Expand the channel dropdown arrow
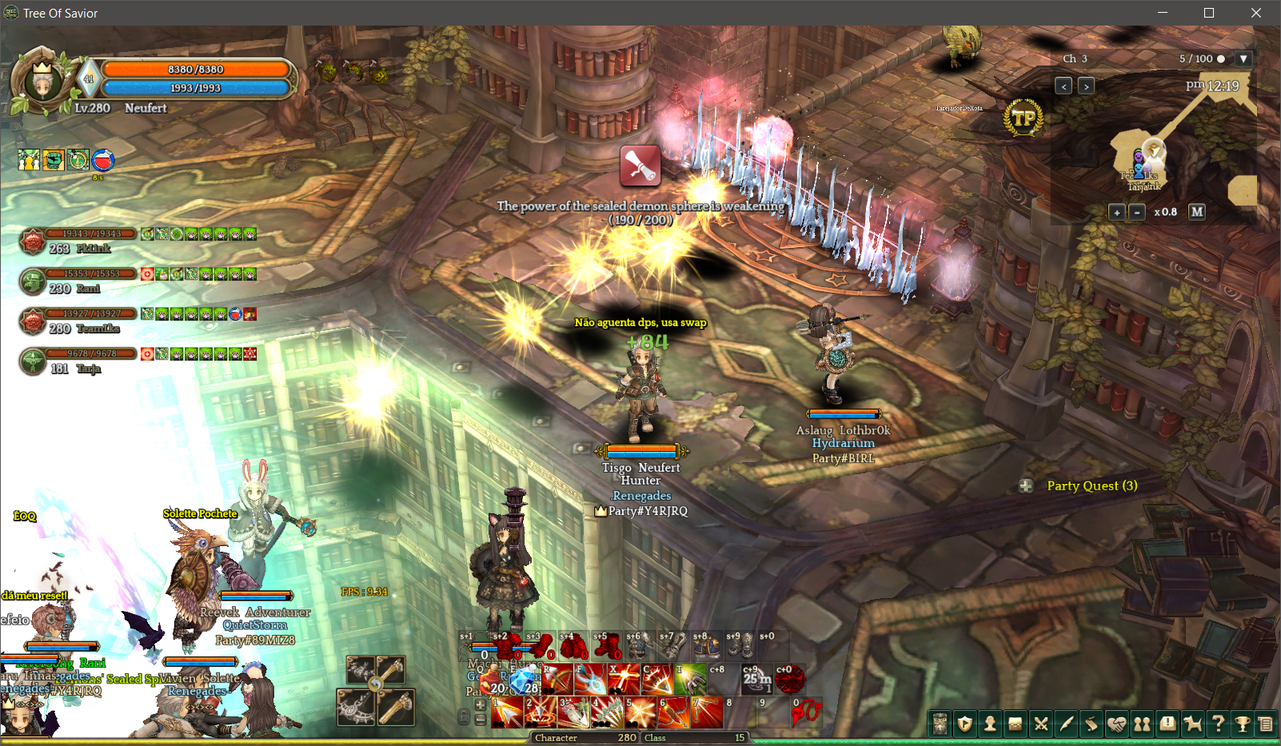 tap(1243, 59)
